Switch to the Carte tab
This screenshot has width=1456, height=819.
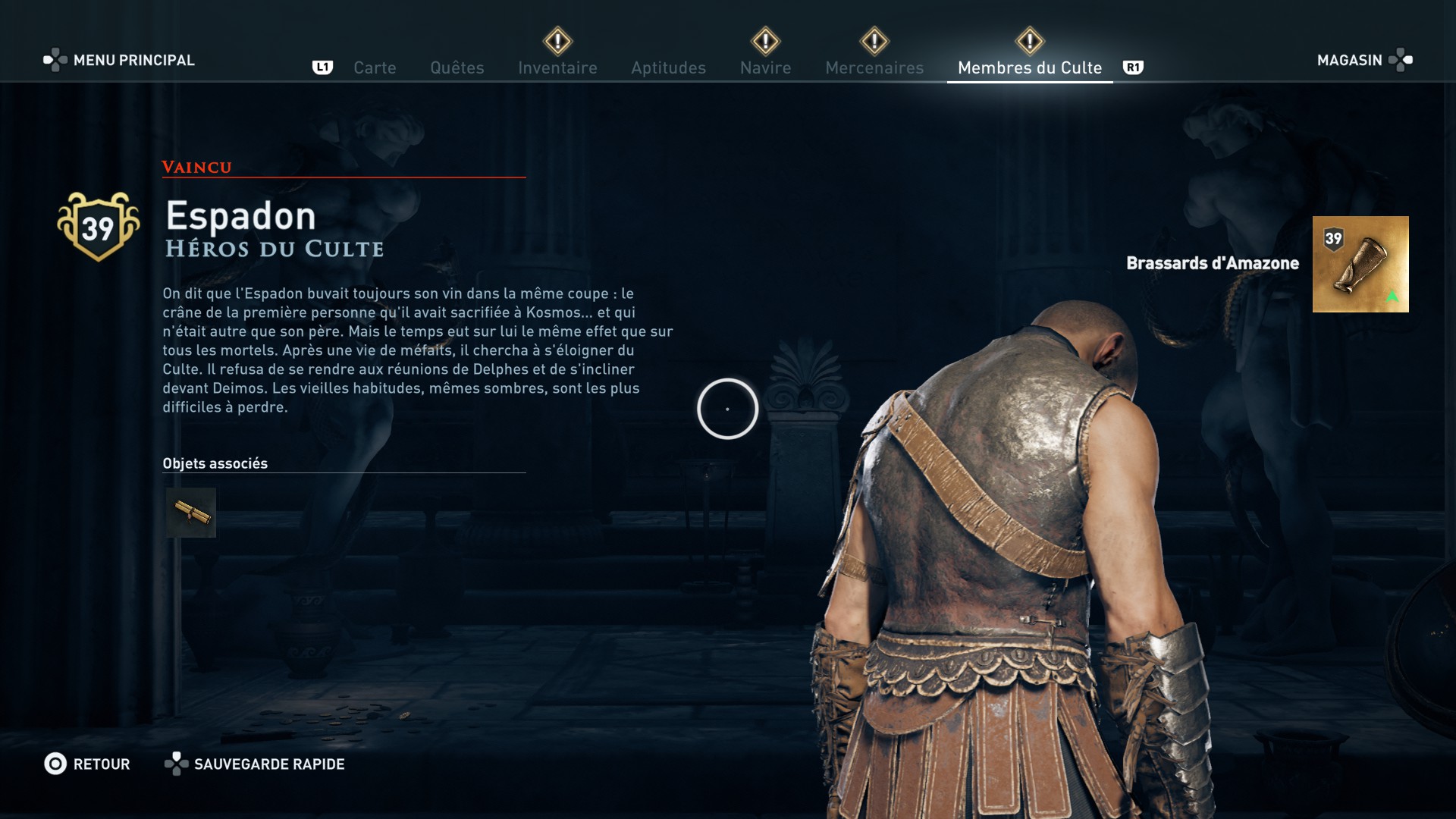pyautogui.click(x=375, y=68)
